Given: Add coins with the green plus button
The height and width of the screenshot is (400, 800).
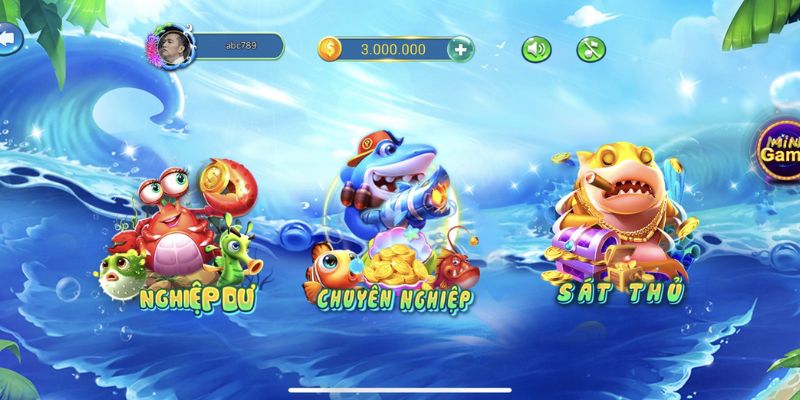Looking at the screenshot, I should (459, 48).
